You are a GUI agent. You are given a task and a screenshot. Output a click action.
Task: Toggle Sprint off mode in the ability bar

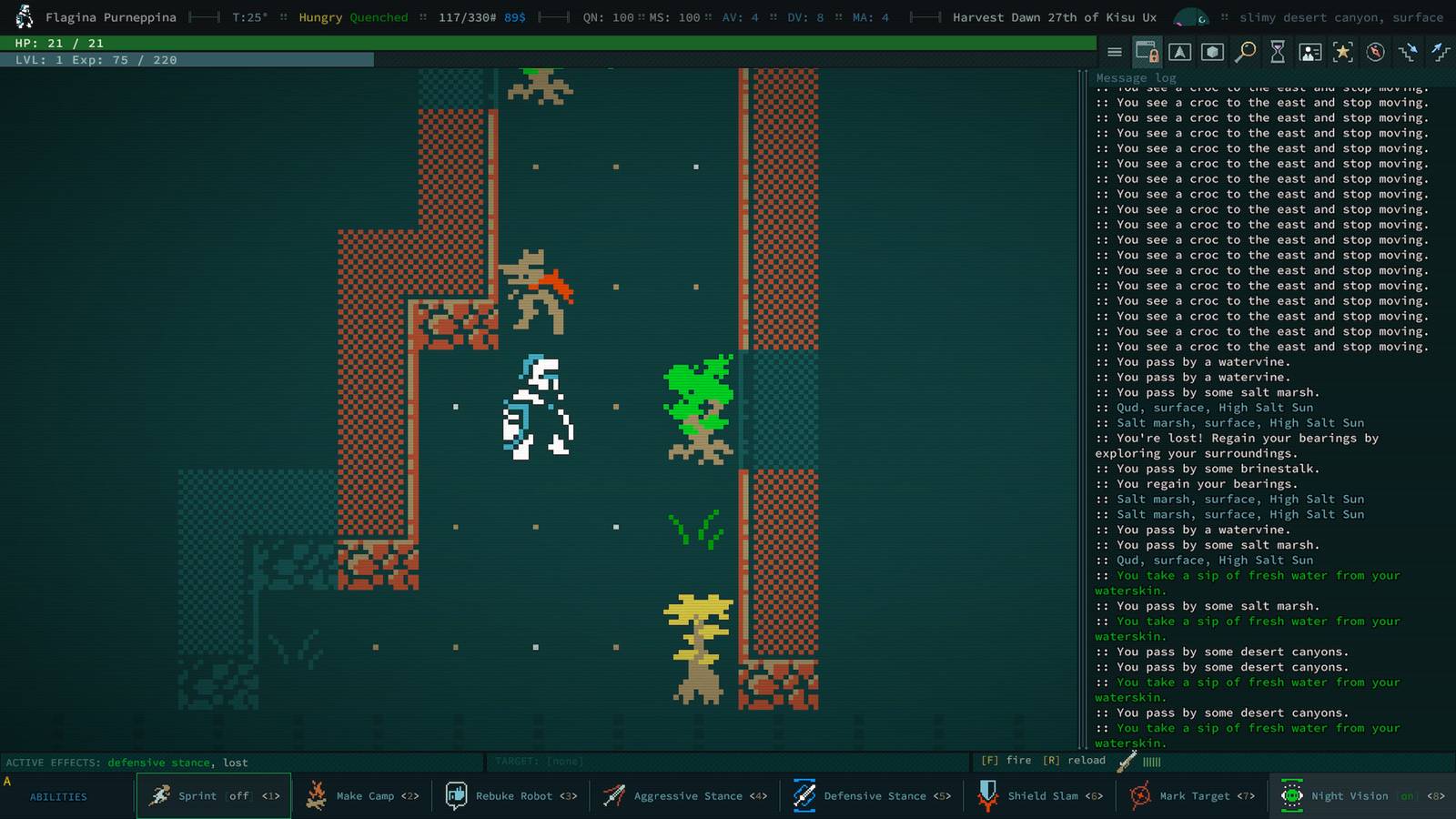click(x=213, y=795)
